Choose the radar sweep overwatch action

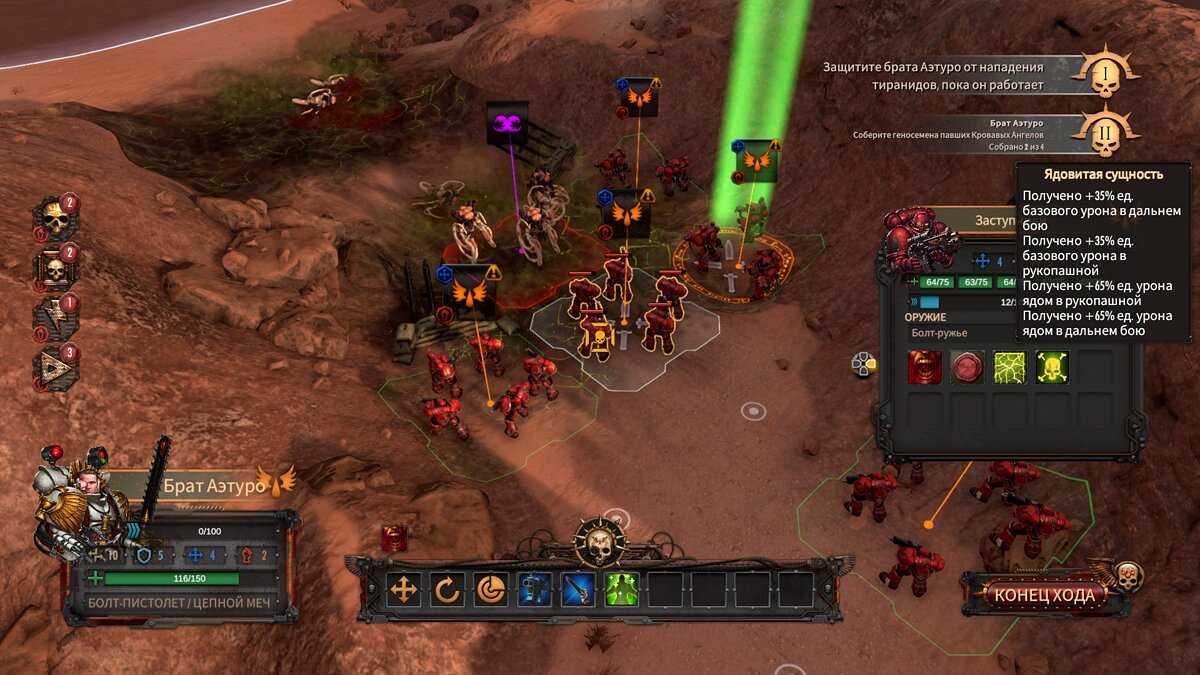click(491, 590)
